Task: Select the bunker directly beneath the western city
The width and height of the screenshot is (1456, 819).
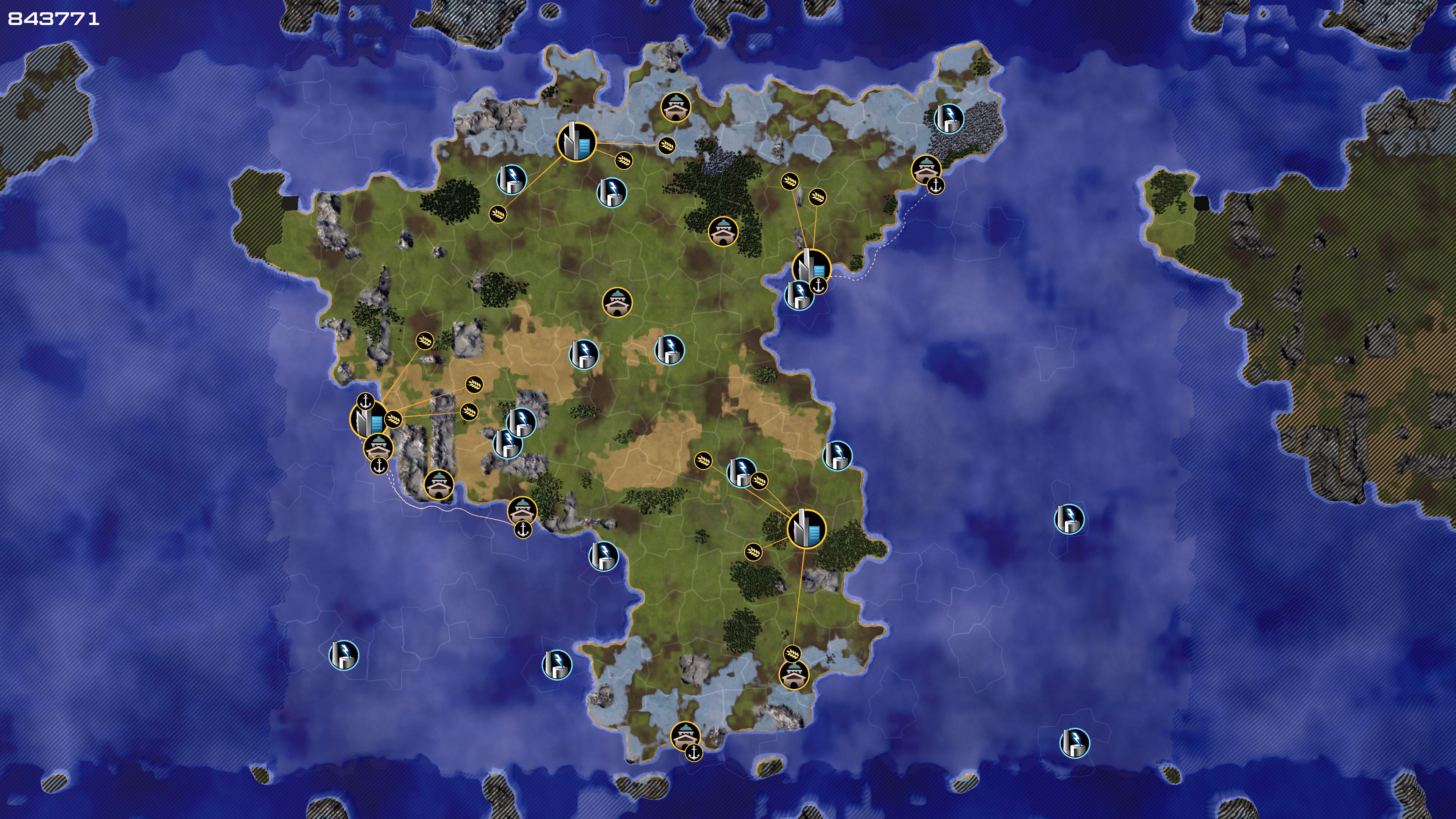Action: pyautogui.click(x=378, y=447)
